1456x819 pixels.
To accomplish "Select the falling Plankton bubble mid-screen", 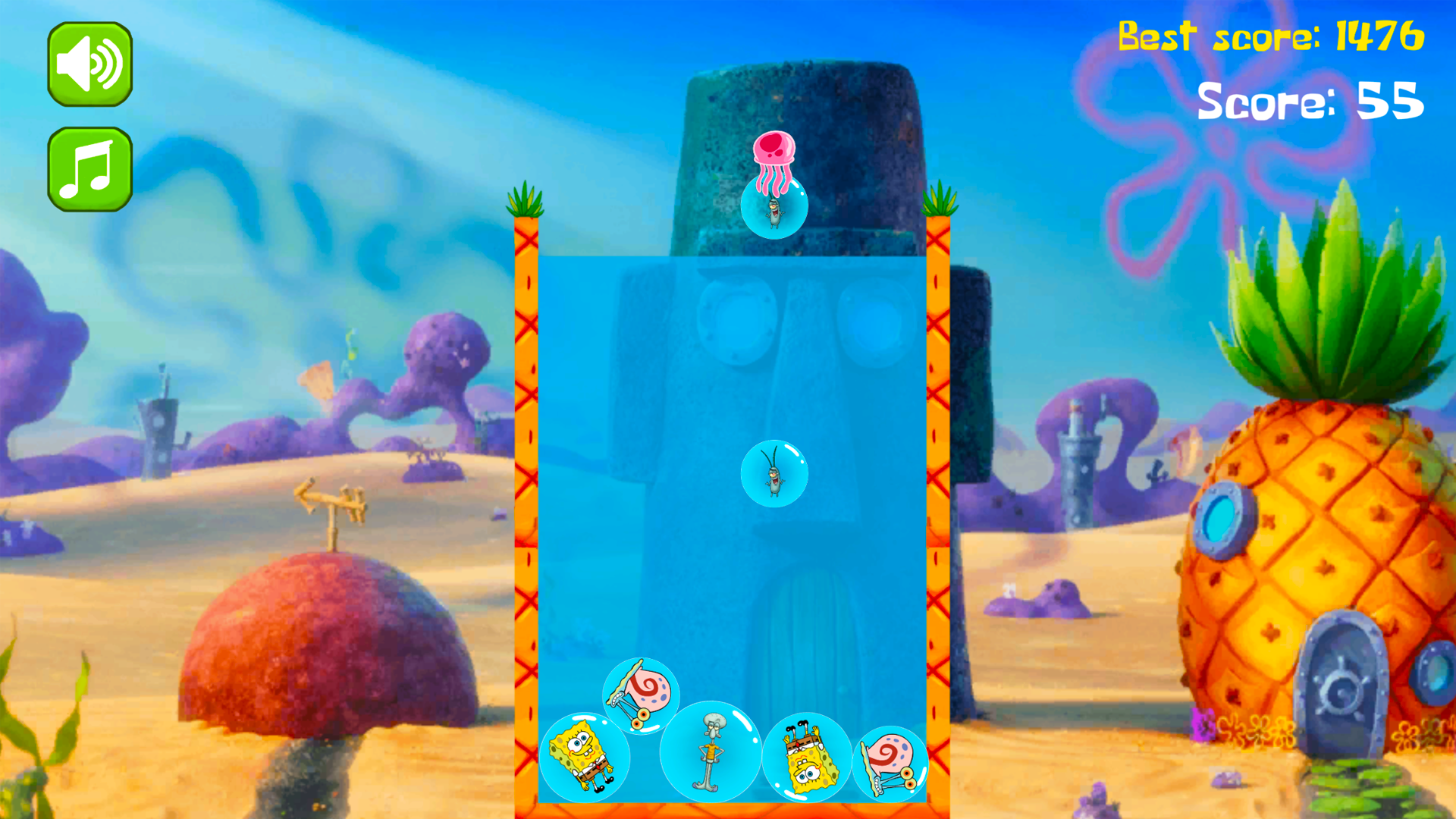I will (x=774, y=472).
